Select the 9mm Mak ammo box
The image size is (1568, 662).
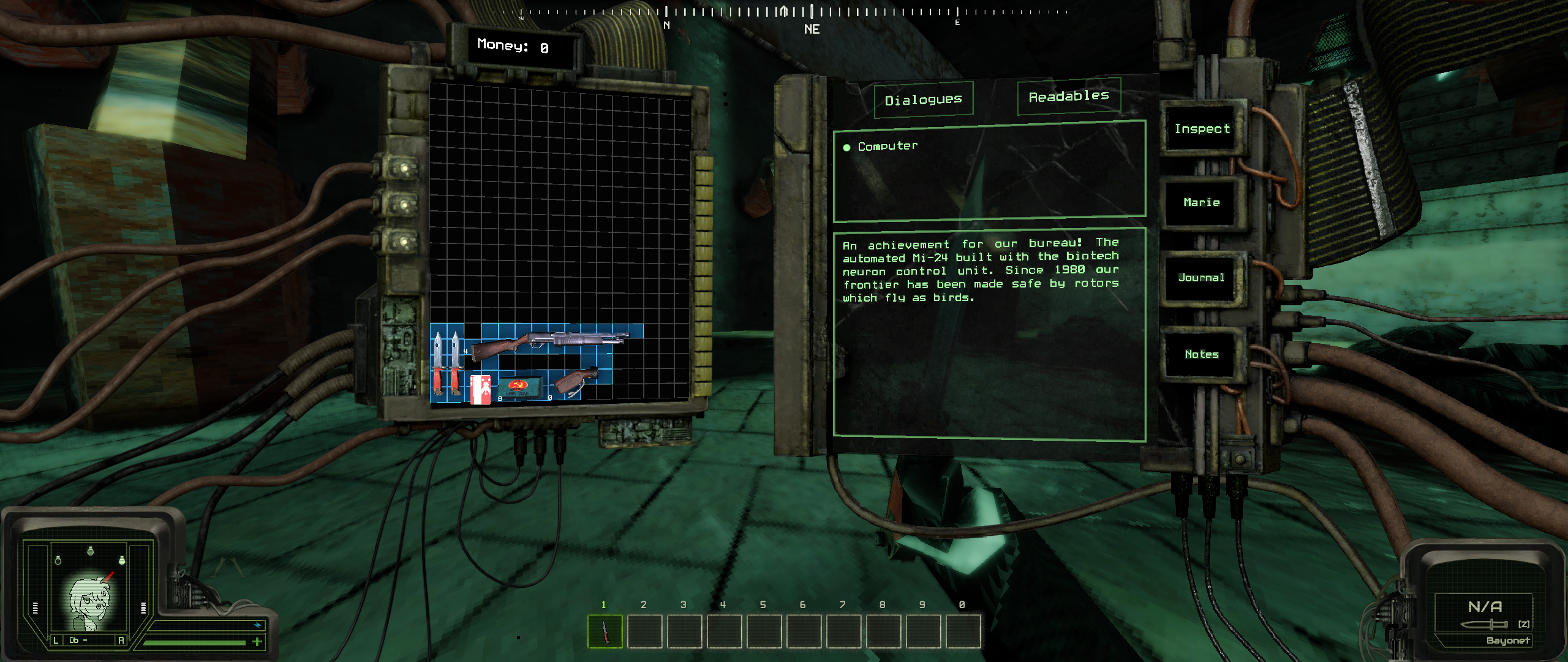tap(519, 387)
